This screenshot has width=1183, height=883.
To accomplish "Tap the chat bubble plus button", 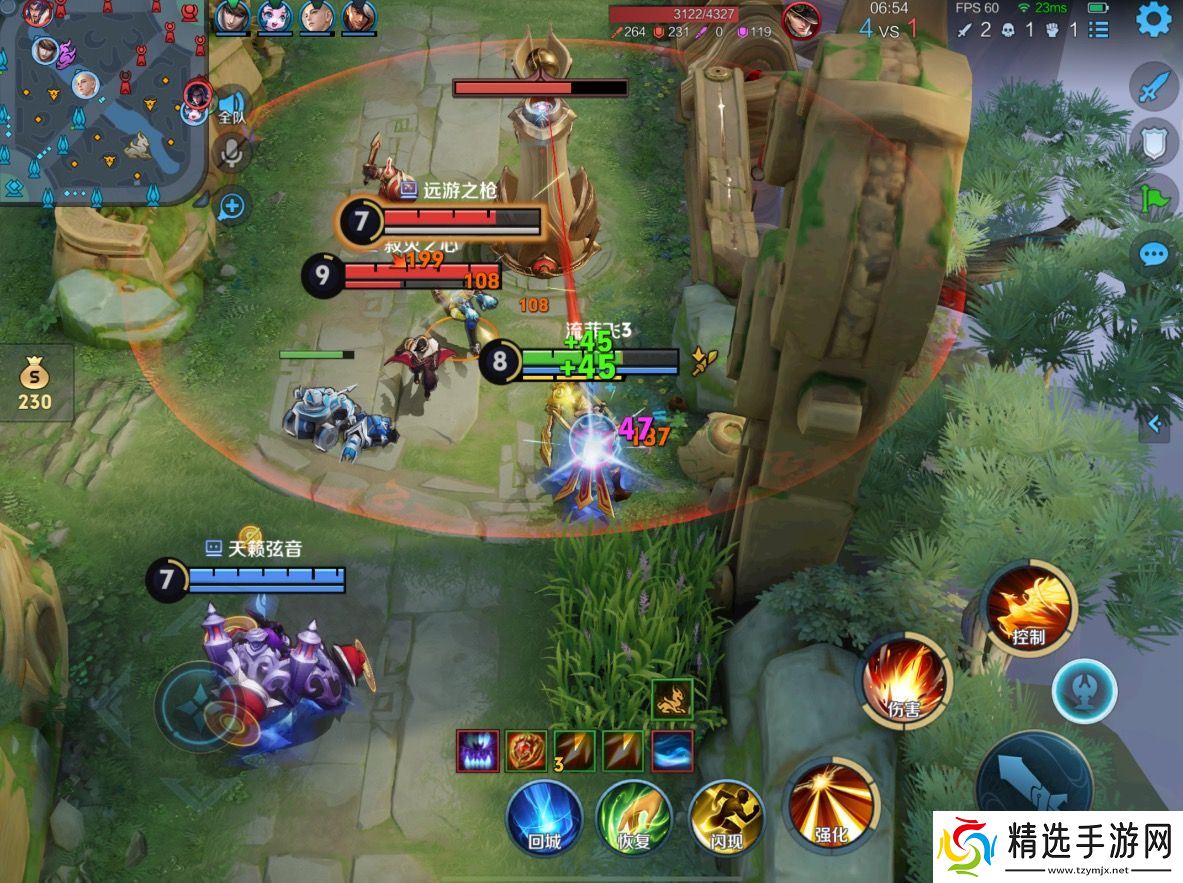I will pos(232,207).
